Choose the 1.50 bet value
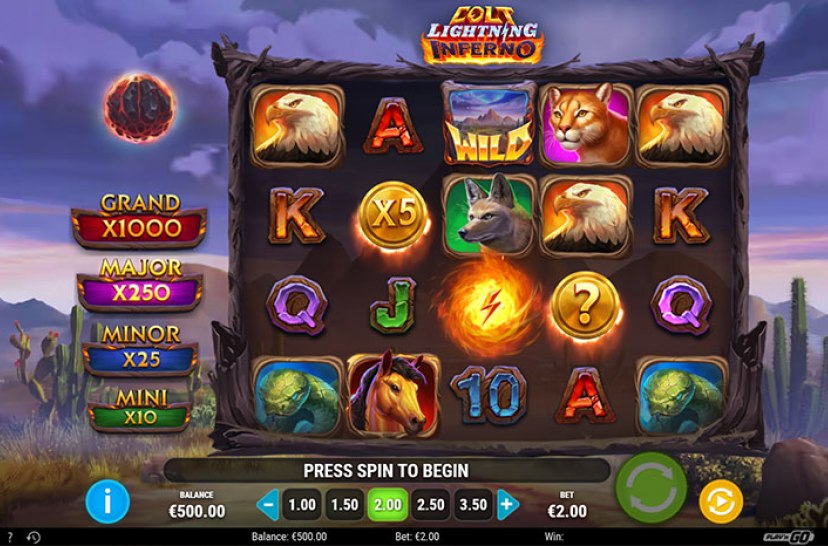828x546 pixels. click(x=345, y=504)
